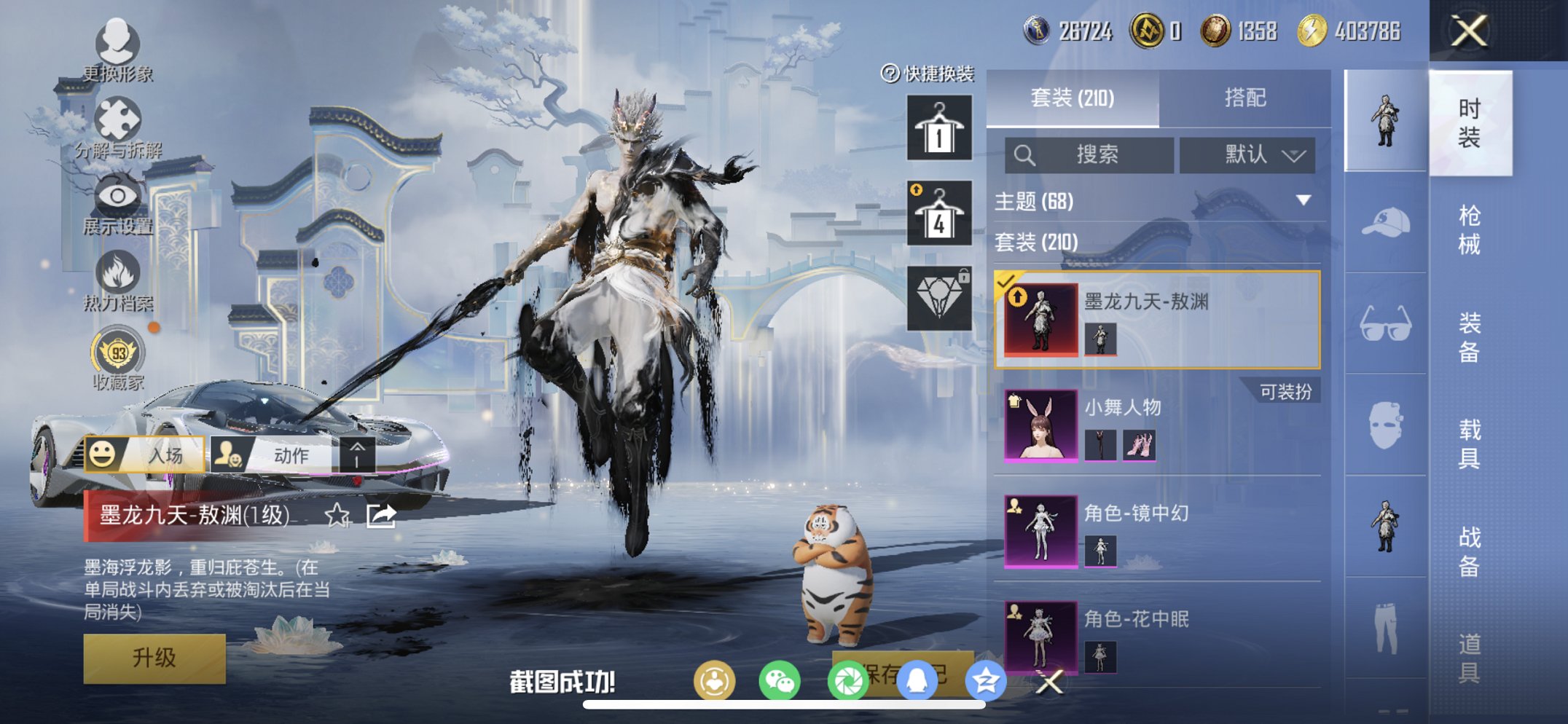Open 热力档案 flame icon
This screenshot has height=724, width=1568.
[x=117, y=280]
